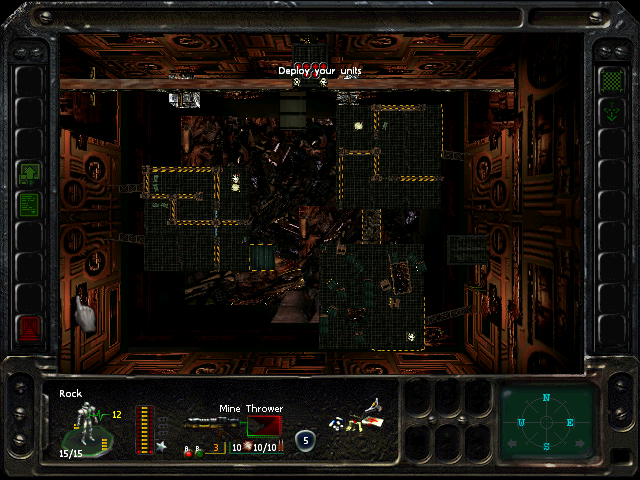Click the star rank icon

tap(161, 445)
